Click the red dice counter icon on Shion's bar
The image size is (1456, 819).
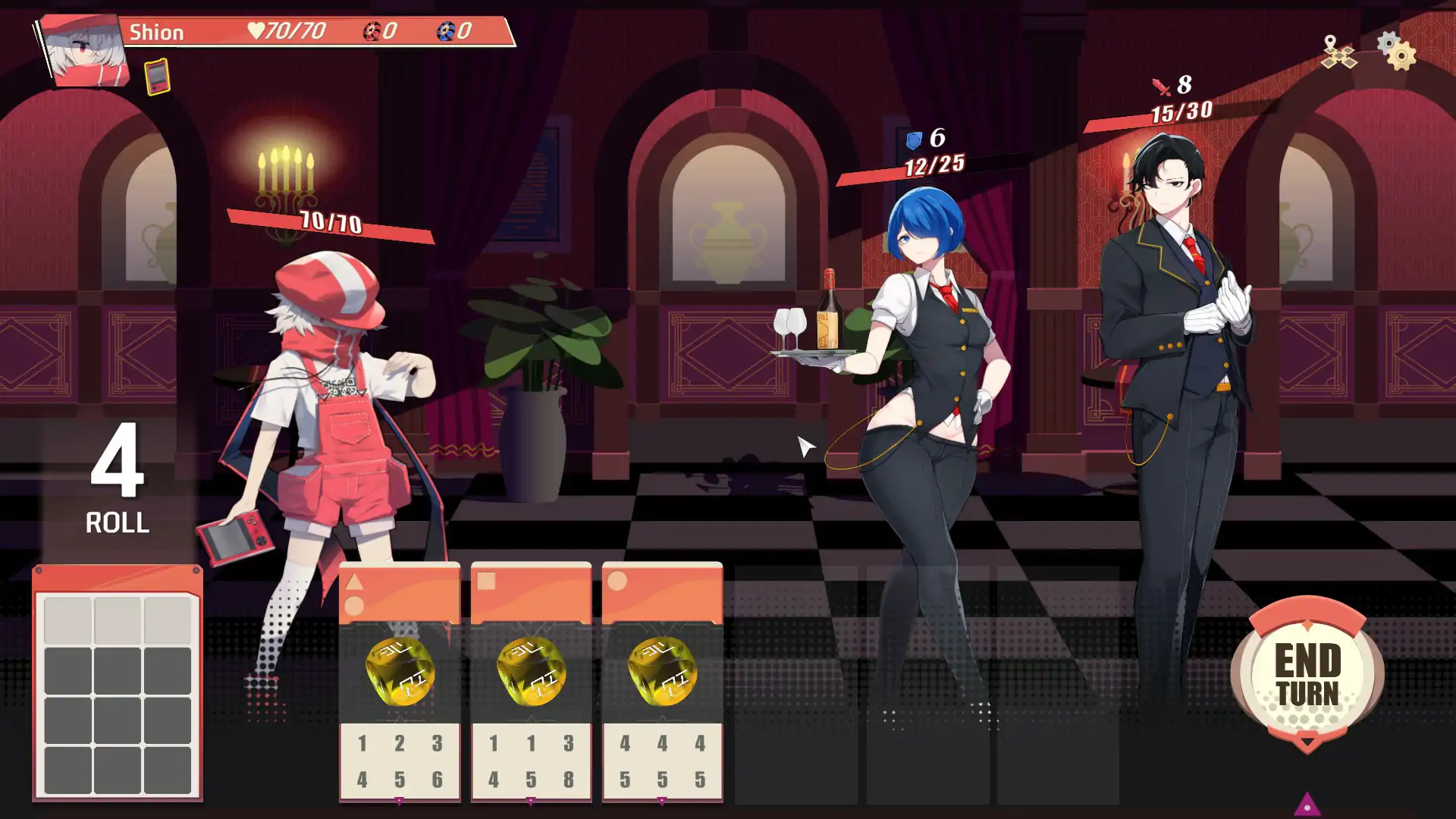(x=371, y=32)
